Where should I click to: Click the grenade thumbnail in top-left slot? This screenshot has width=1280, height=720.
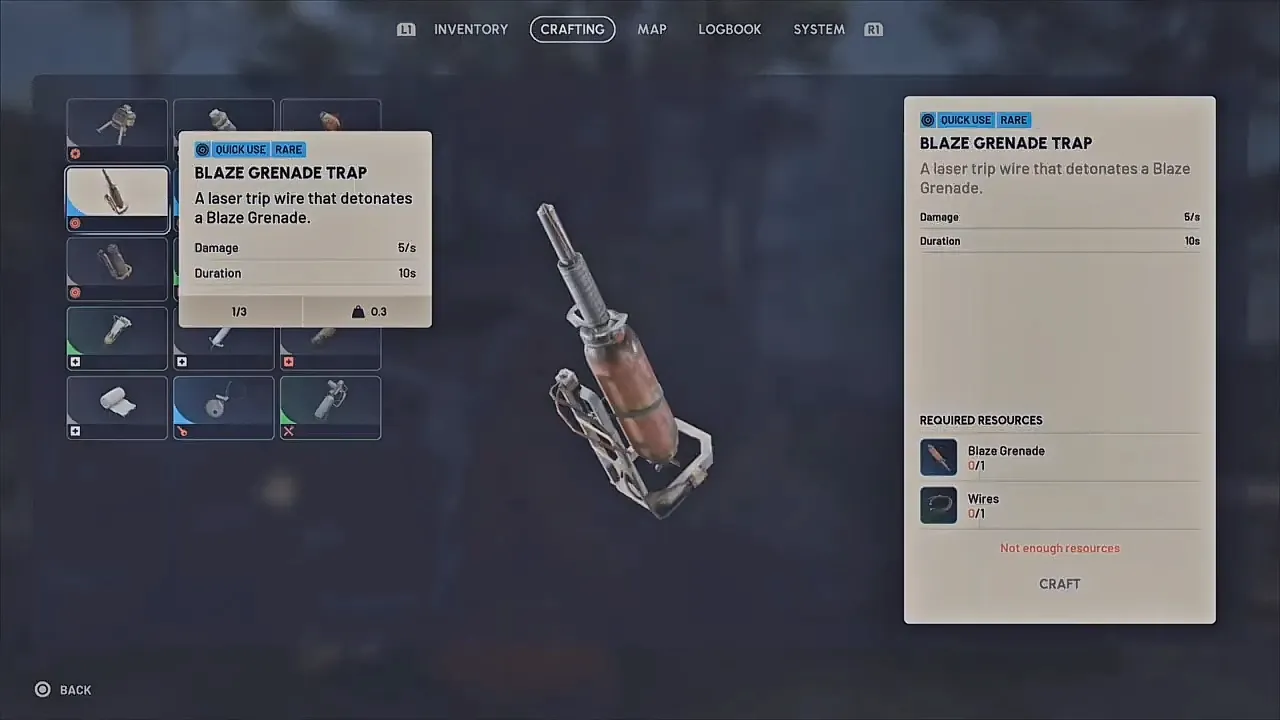pos(117,130)
